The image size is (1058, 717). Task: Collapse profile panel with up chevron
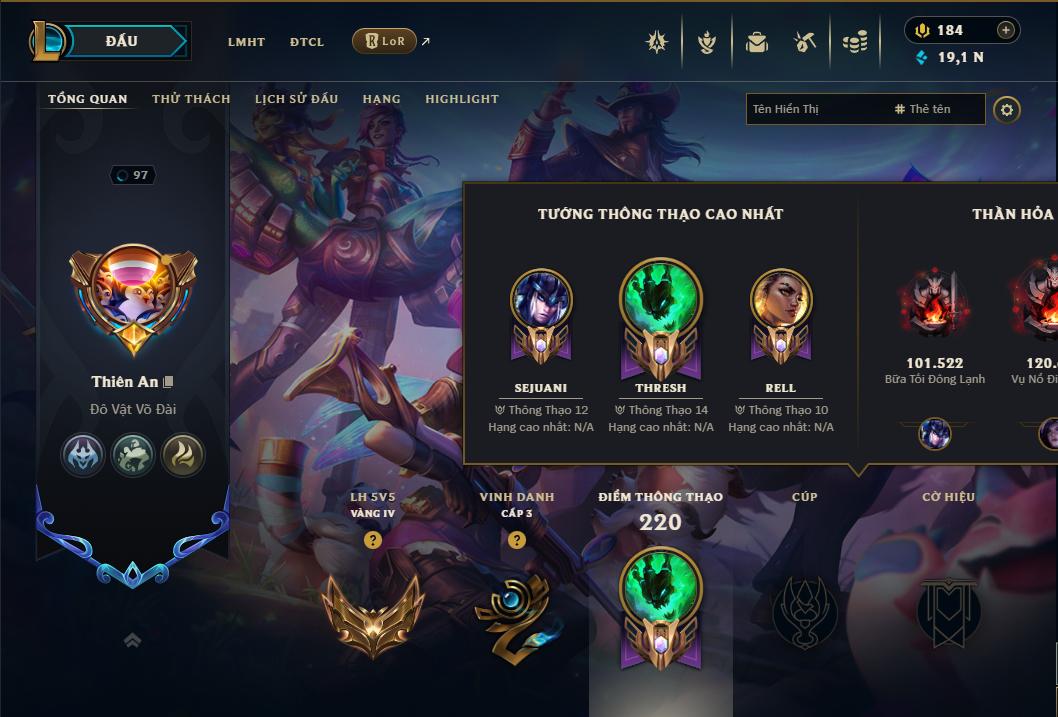(x=132, y=640)
